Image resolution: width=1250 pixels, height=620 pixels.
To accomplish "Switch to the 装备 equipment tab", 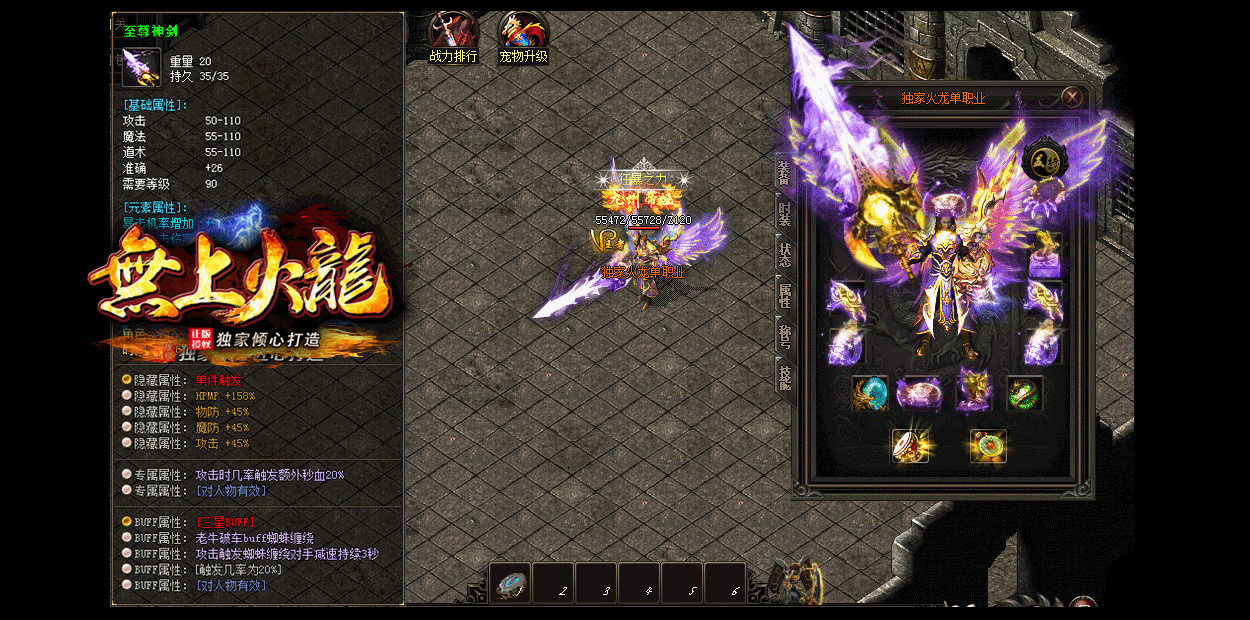I will (784, 172).
